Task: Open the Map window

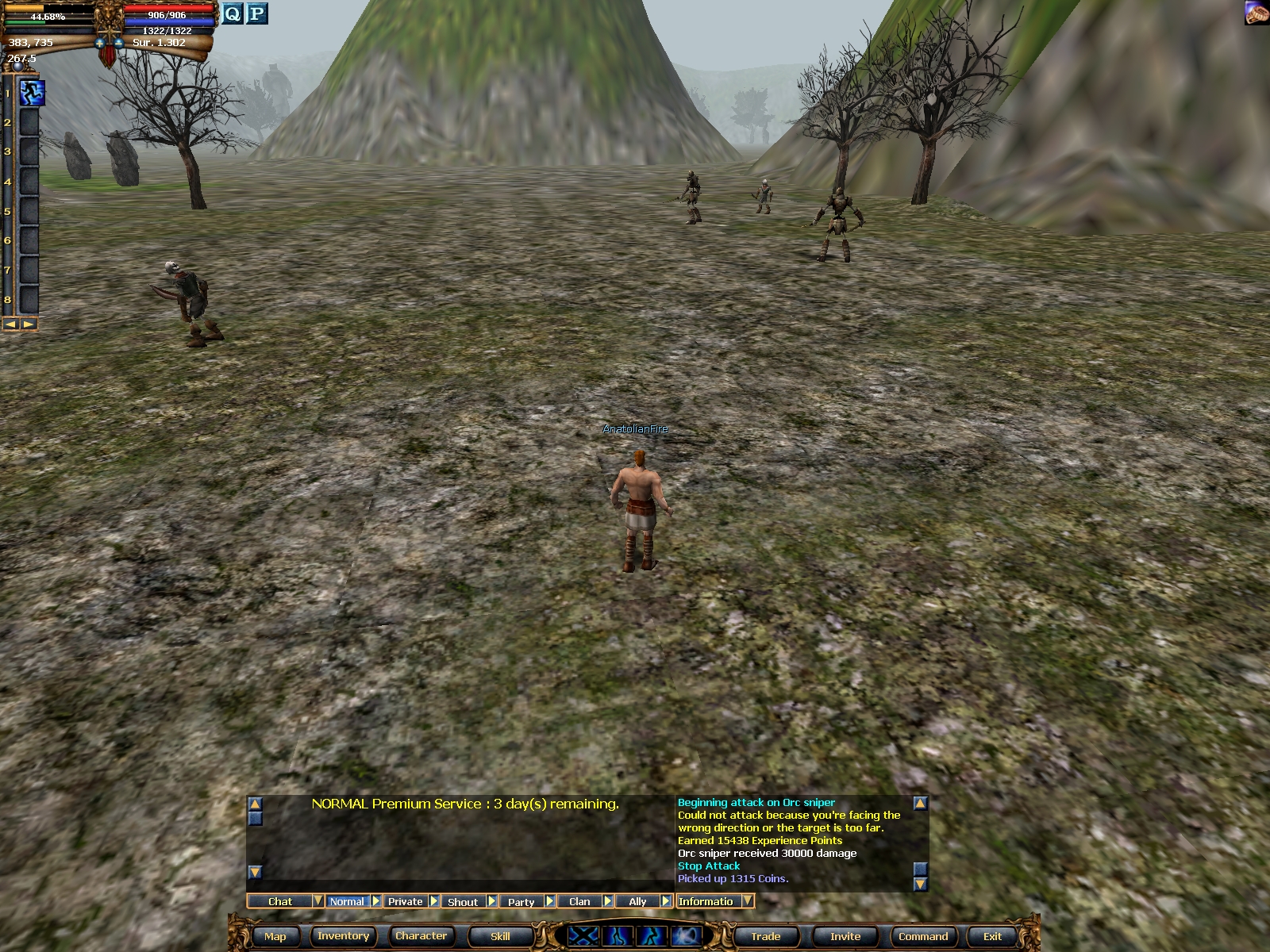Action: (x=275, y=936)
